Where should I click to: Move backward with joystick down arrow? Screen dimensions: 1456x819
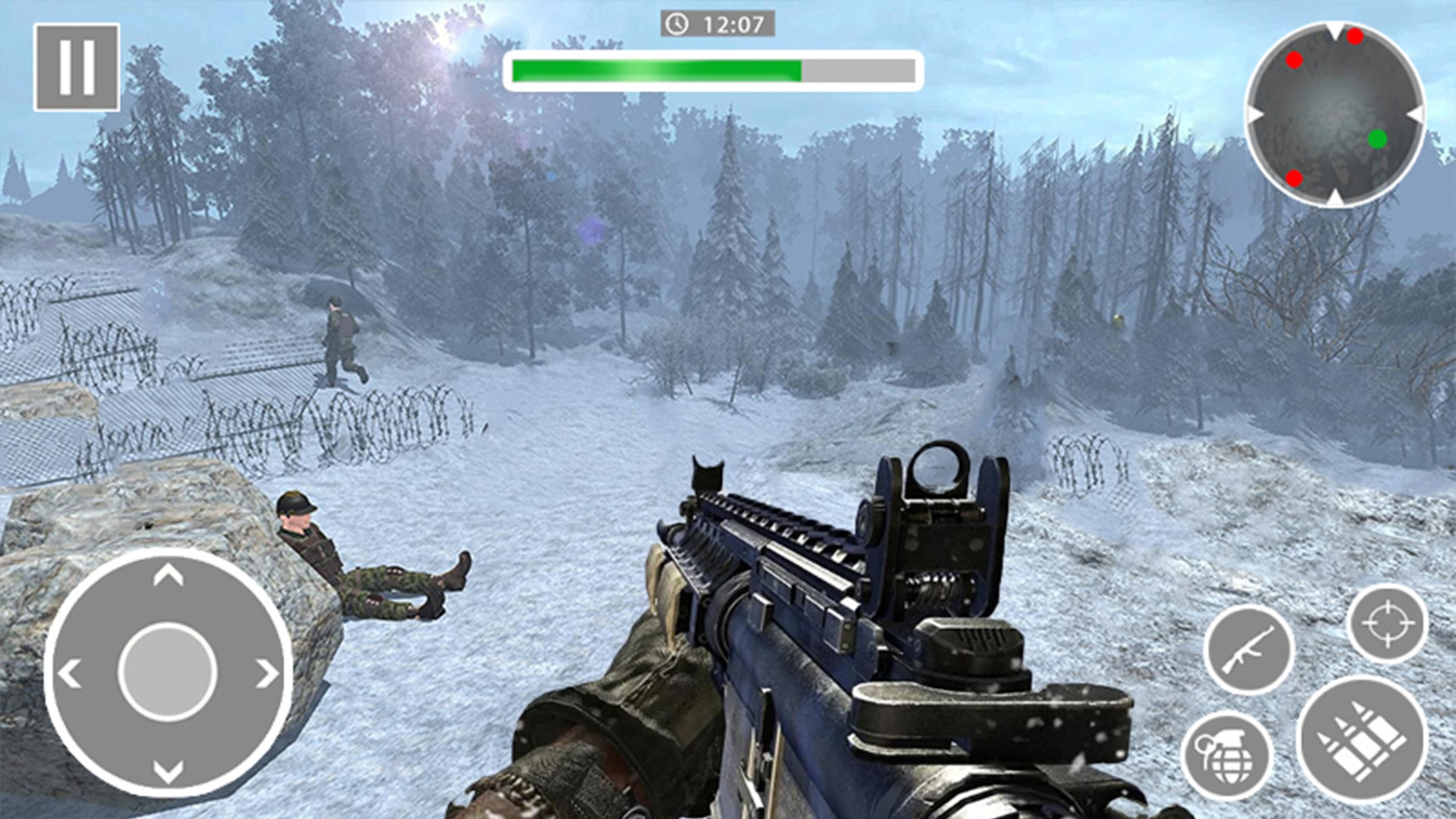(x=168, y=771)
